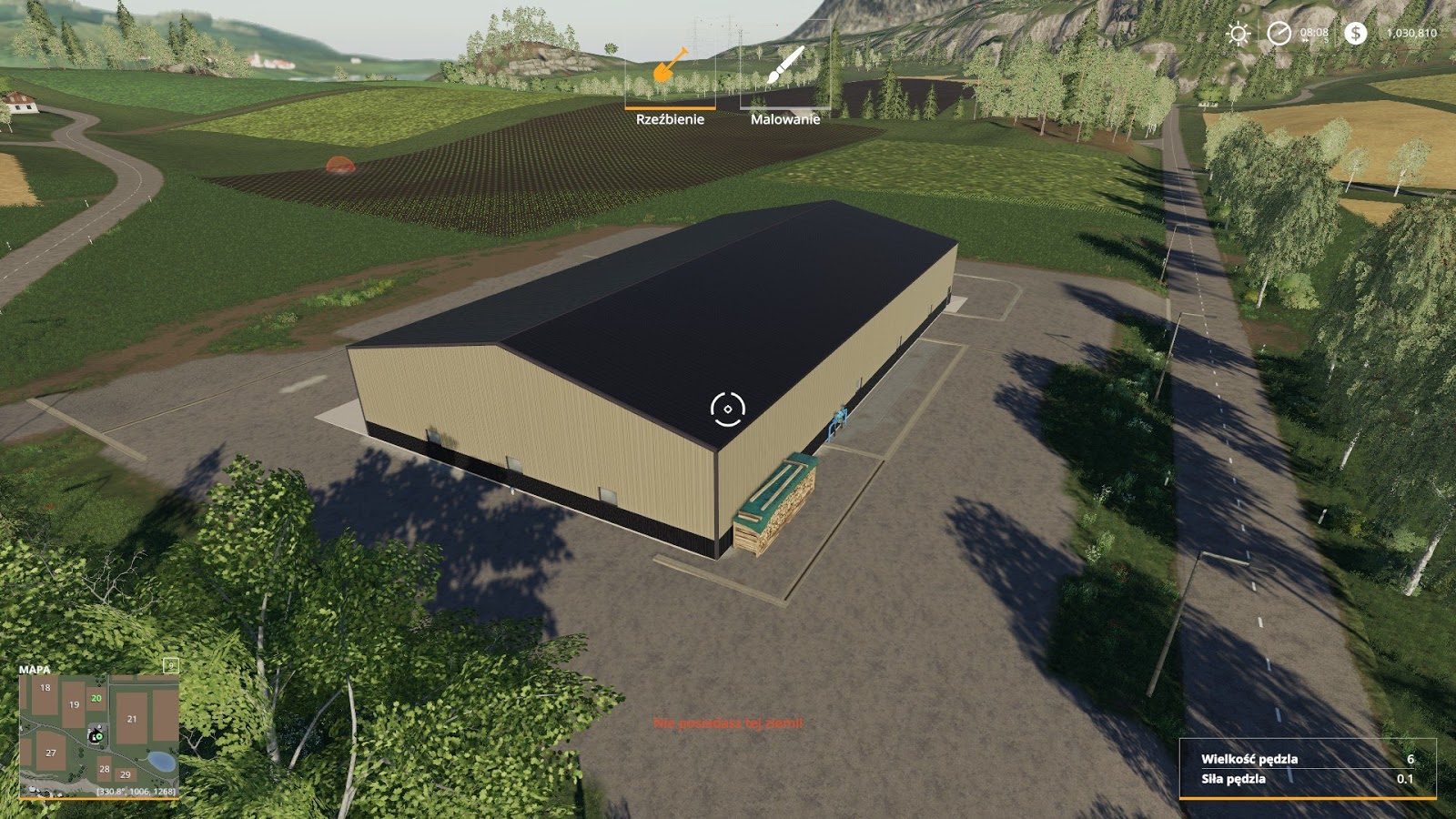Select the green field 20 on the minimap
The height and width of the screenshot is (819, 1456).
pos(96,700)
